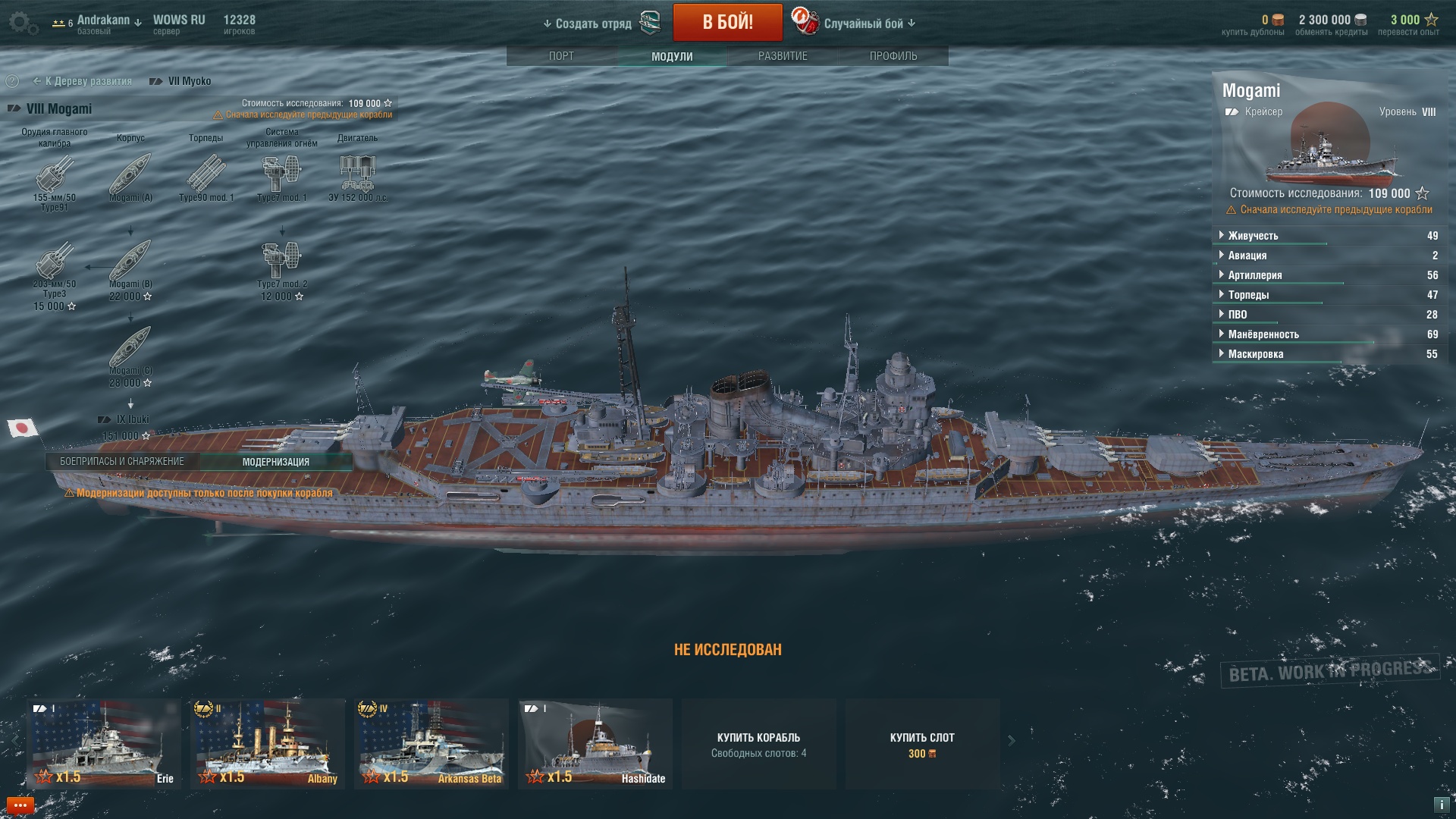The width and height of the screenshot is (1456, 819).
Task: Change battle type via Случайный бой
Action: [863, 24]
